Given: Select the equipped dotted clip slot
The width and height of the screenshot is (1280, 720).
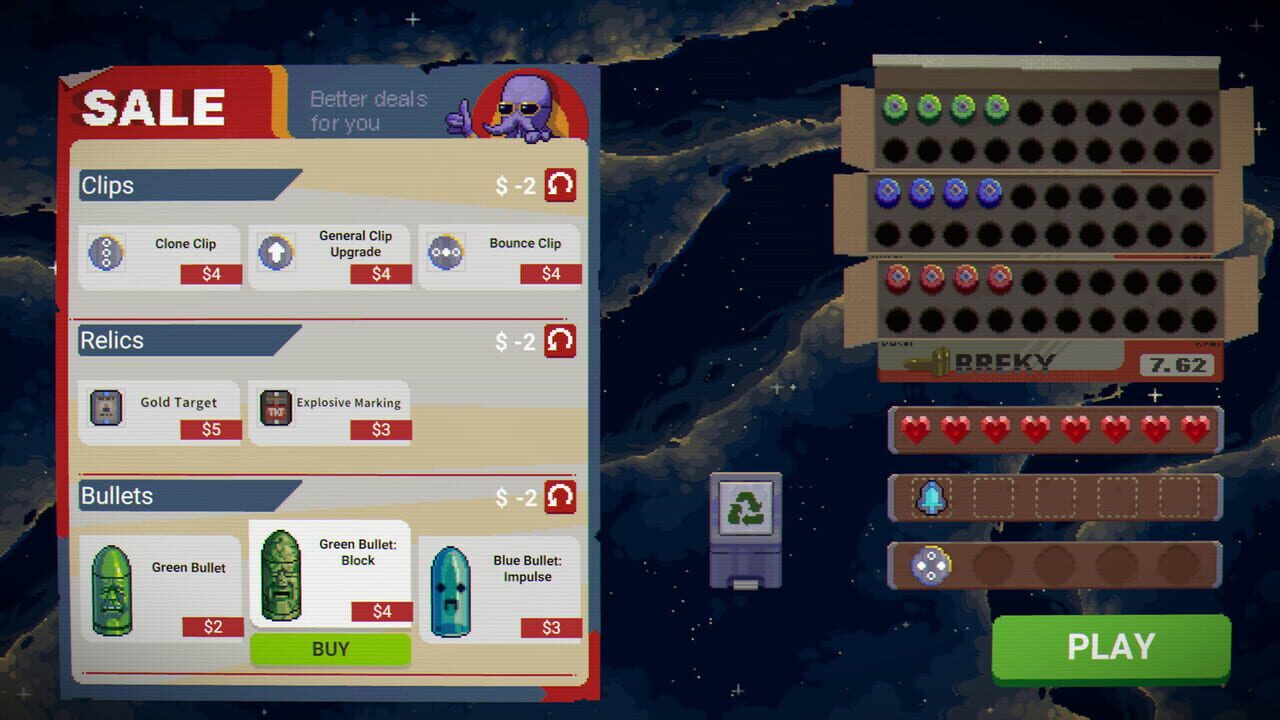Looking at the screenshot, I should click(932, 565).
